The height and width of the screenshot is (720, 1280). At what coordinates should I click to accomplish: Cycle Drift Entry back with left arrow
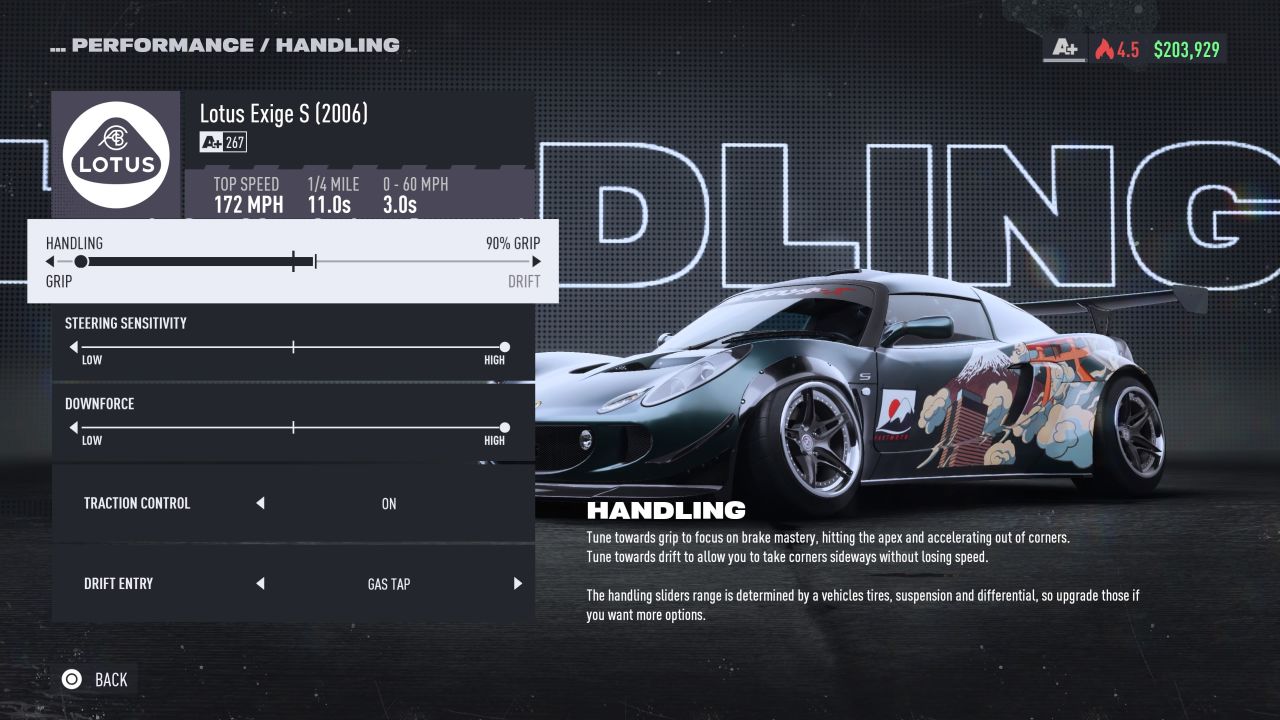pyautogui.click(x=260, y=583)
